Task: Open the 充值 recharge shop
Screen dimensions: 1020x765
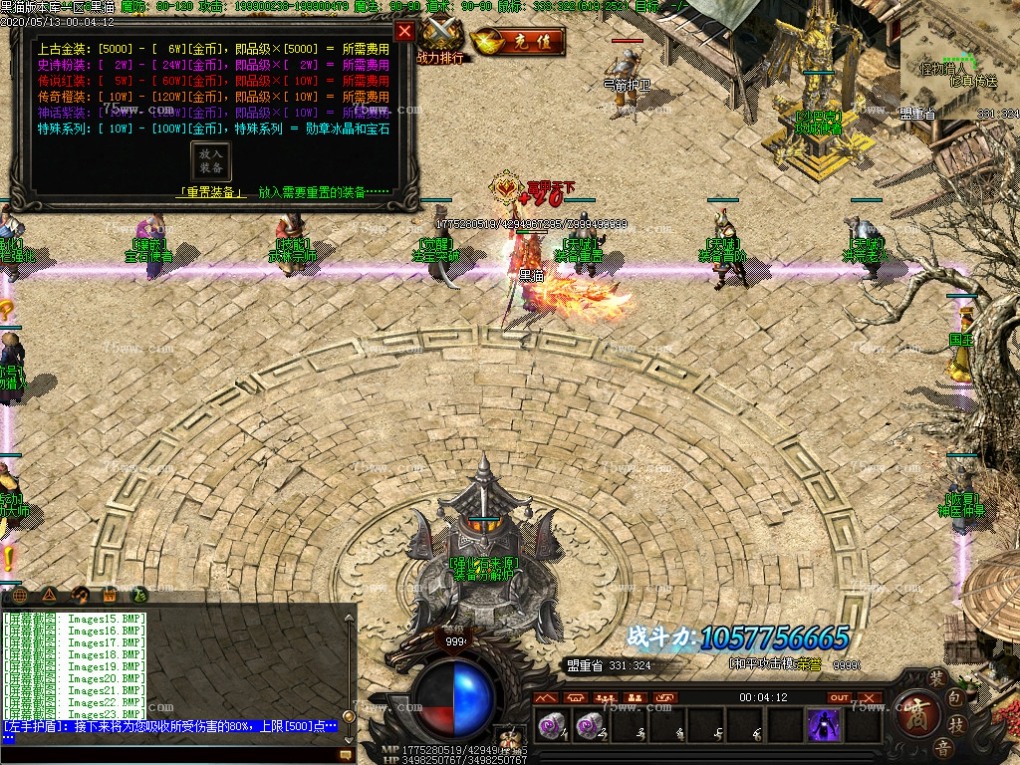Action: click(518, 42)
